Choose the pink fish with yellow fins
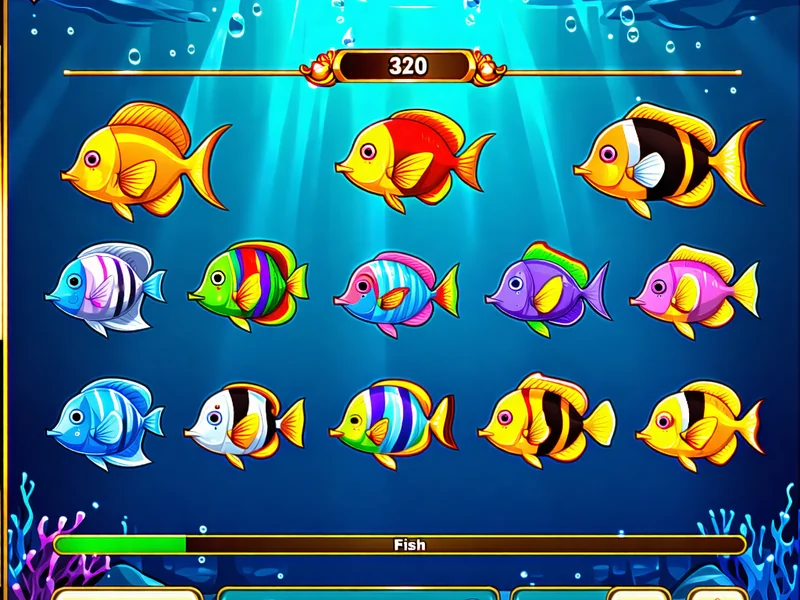The width and height of the screenshot is (800, 600). tap(692, 288)
